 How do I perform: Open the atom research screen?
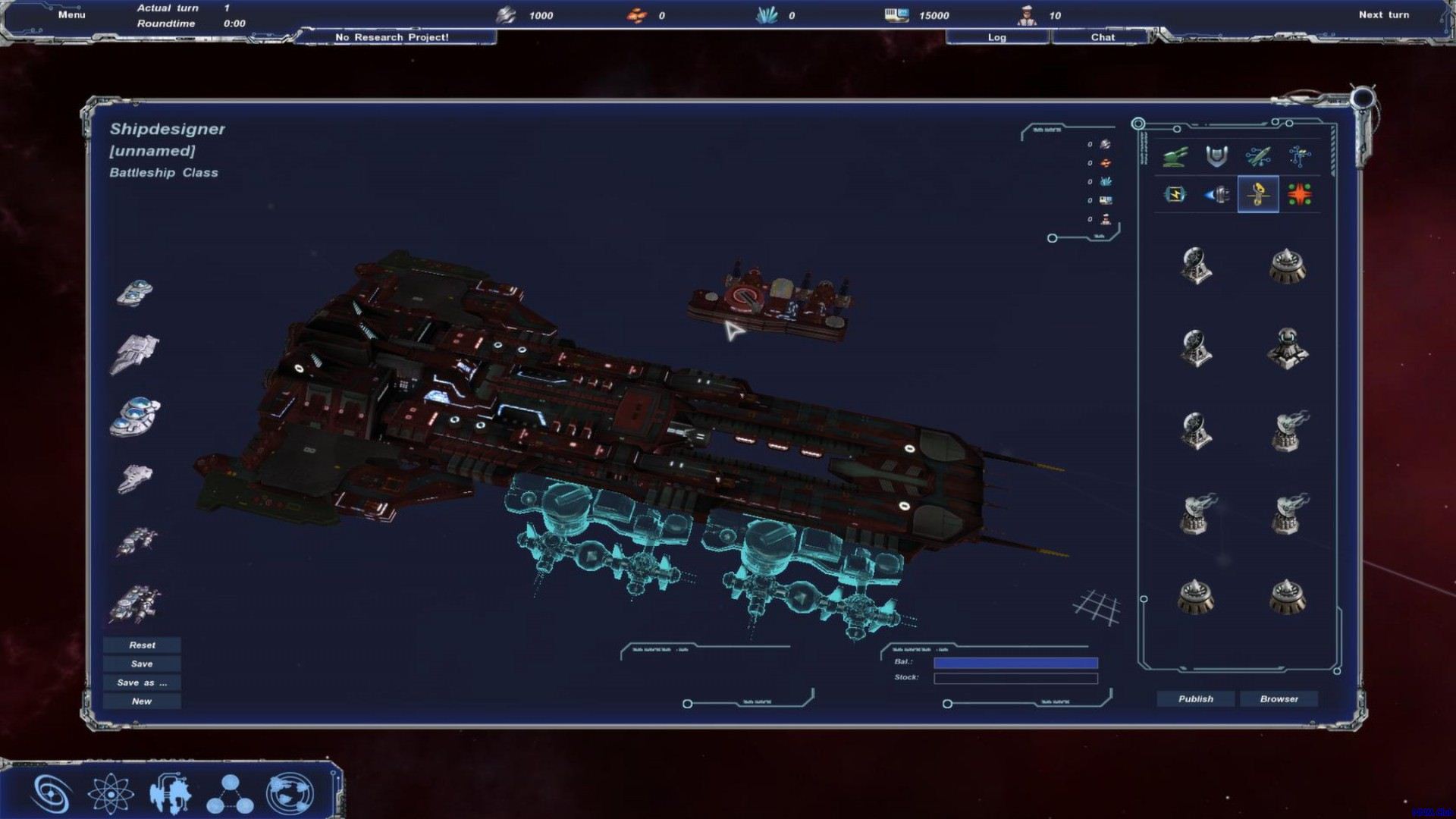point(111,794)
